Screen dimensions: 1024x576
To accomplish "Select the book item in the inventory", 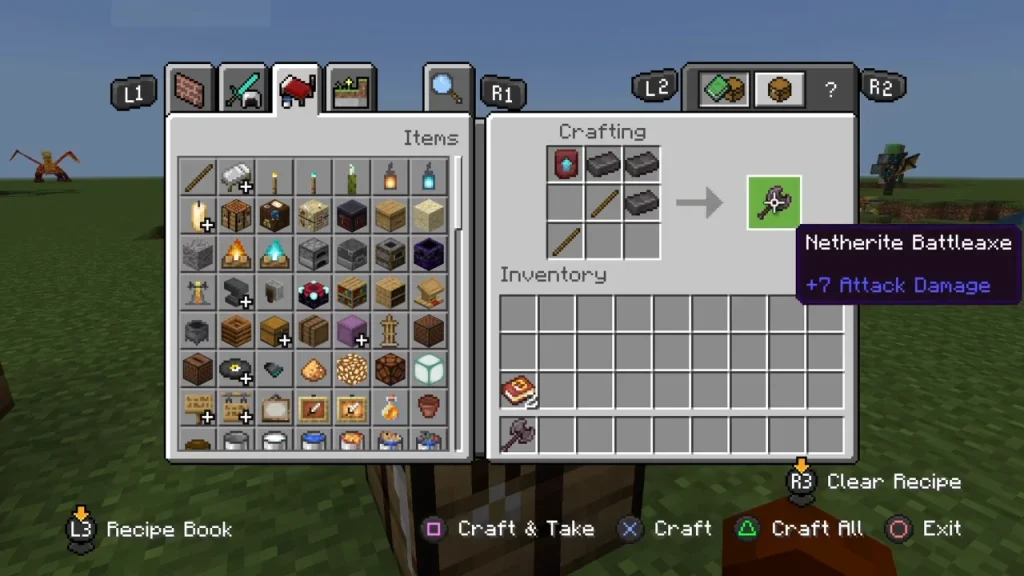I will tap(519, 392).
